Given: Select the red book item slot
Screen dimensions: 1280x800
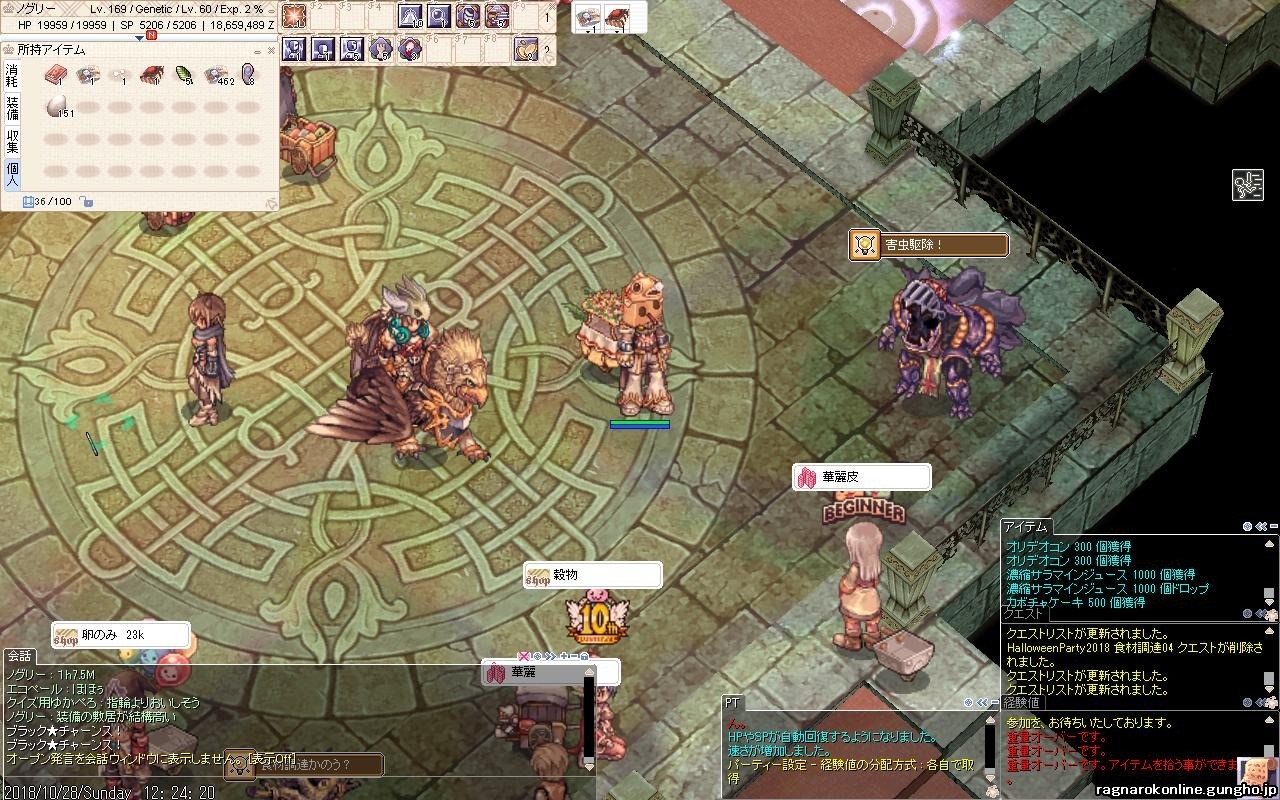Looking at the screenshot, I should tap(56, 74).
